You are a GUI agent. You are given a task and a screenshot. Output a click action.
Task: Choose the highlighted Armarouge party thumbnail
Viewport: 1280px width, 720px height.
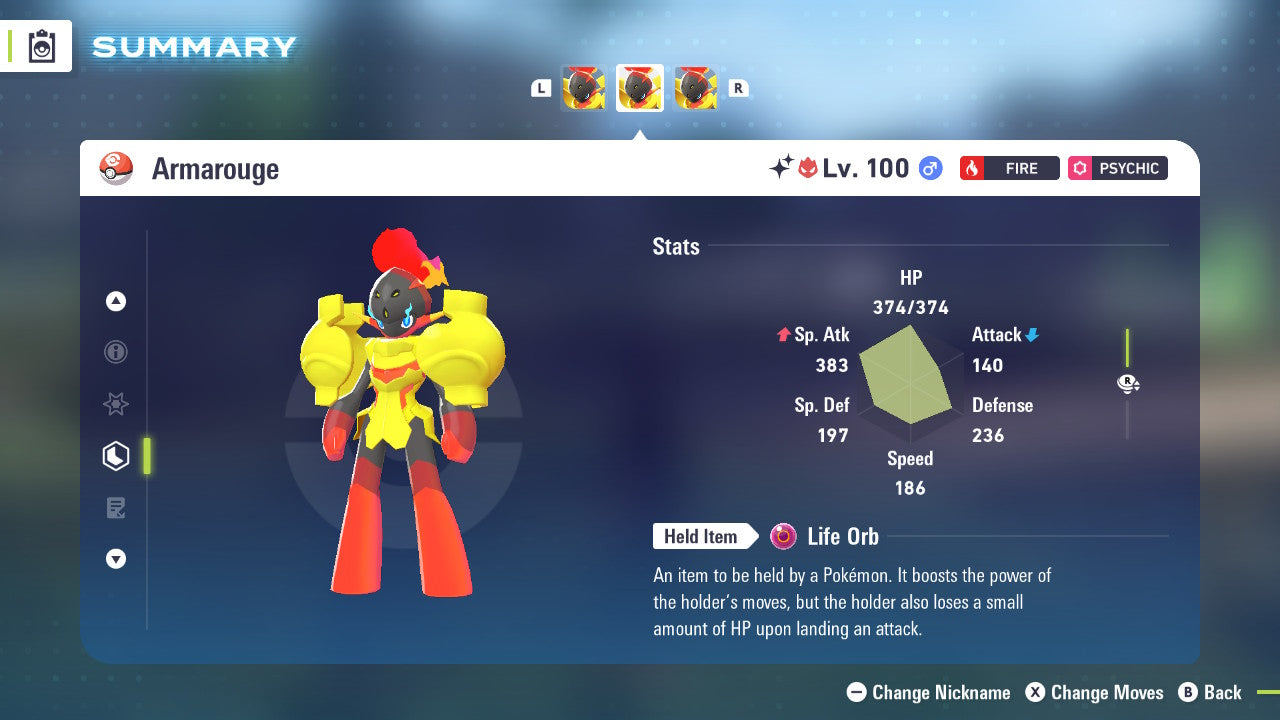click(640, 88)
